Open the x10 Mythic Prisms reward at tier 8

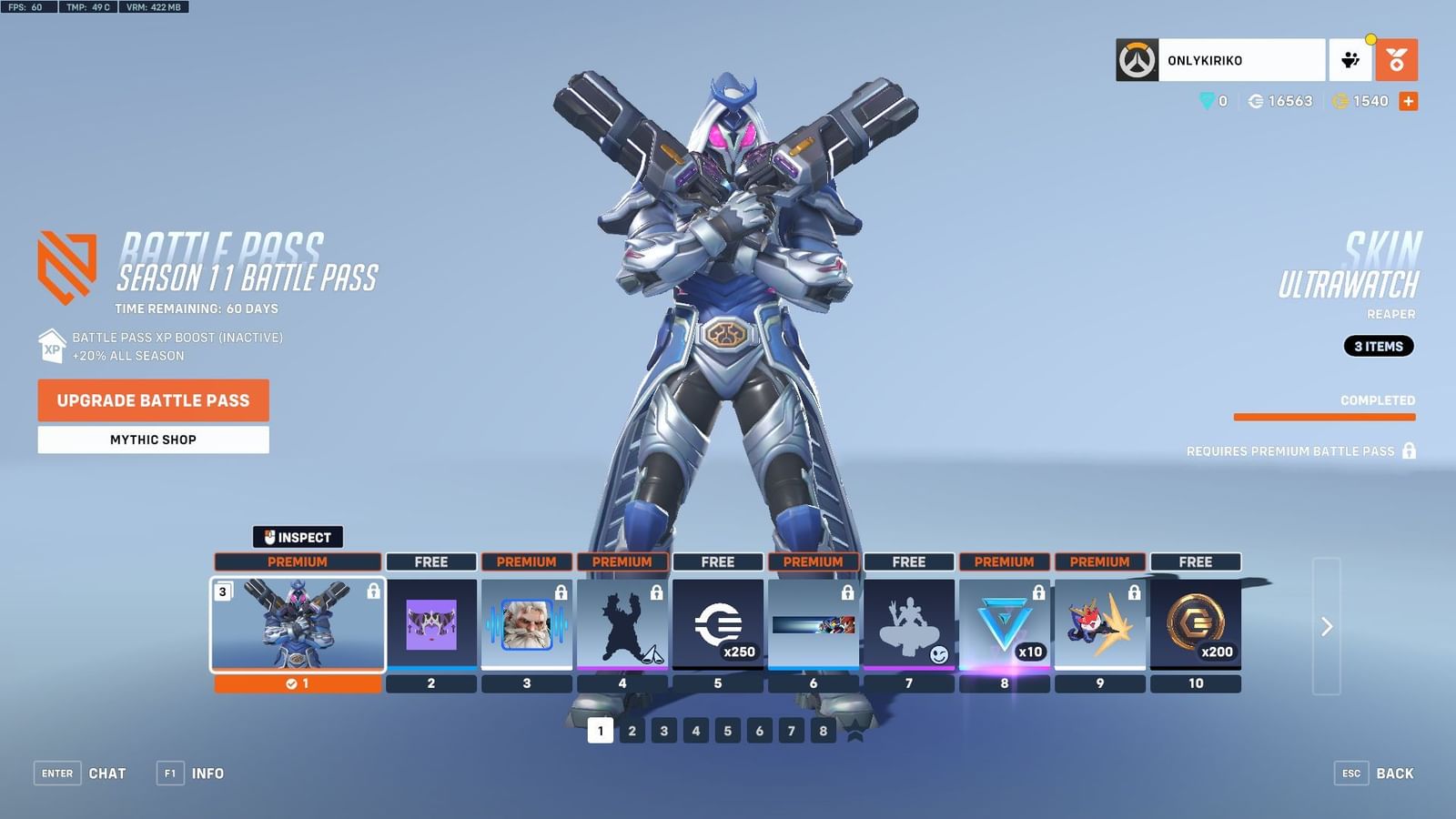1004,623
